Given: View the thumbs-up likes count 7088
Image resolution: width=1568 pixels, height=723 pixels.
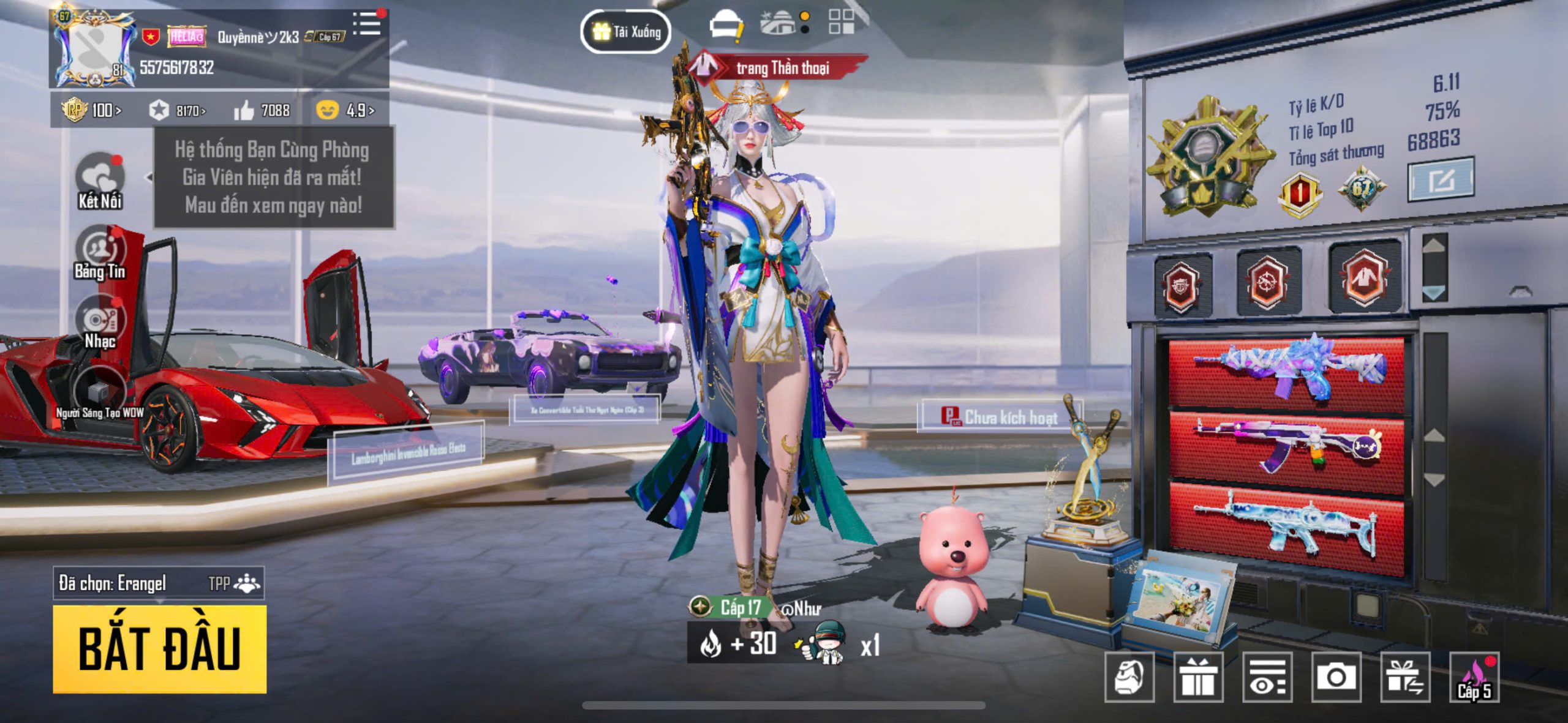Looking at the screenshot, I should [x=262, y=110].
